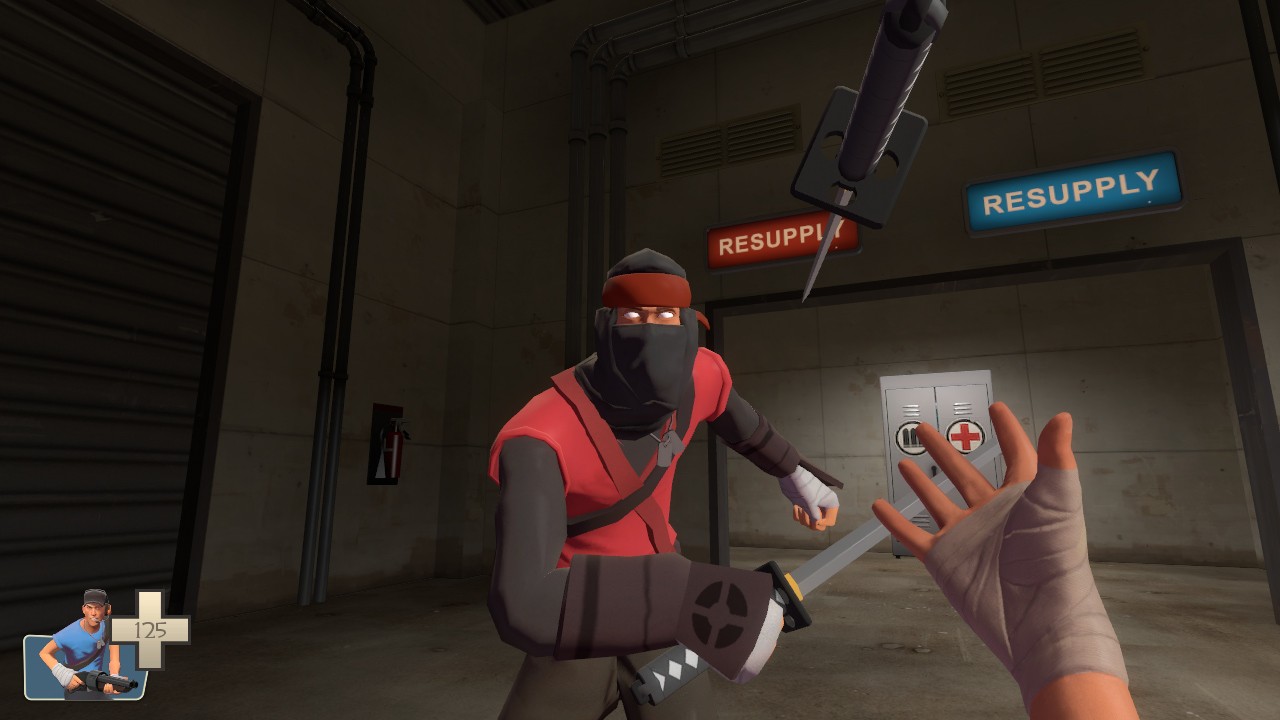
Task: Click the team logo emblem on the arm guard
Action: pos(722,606)
